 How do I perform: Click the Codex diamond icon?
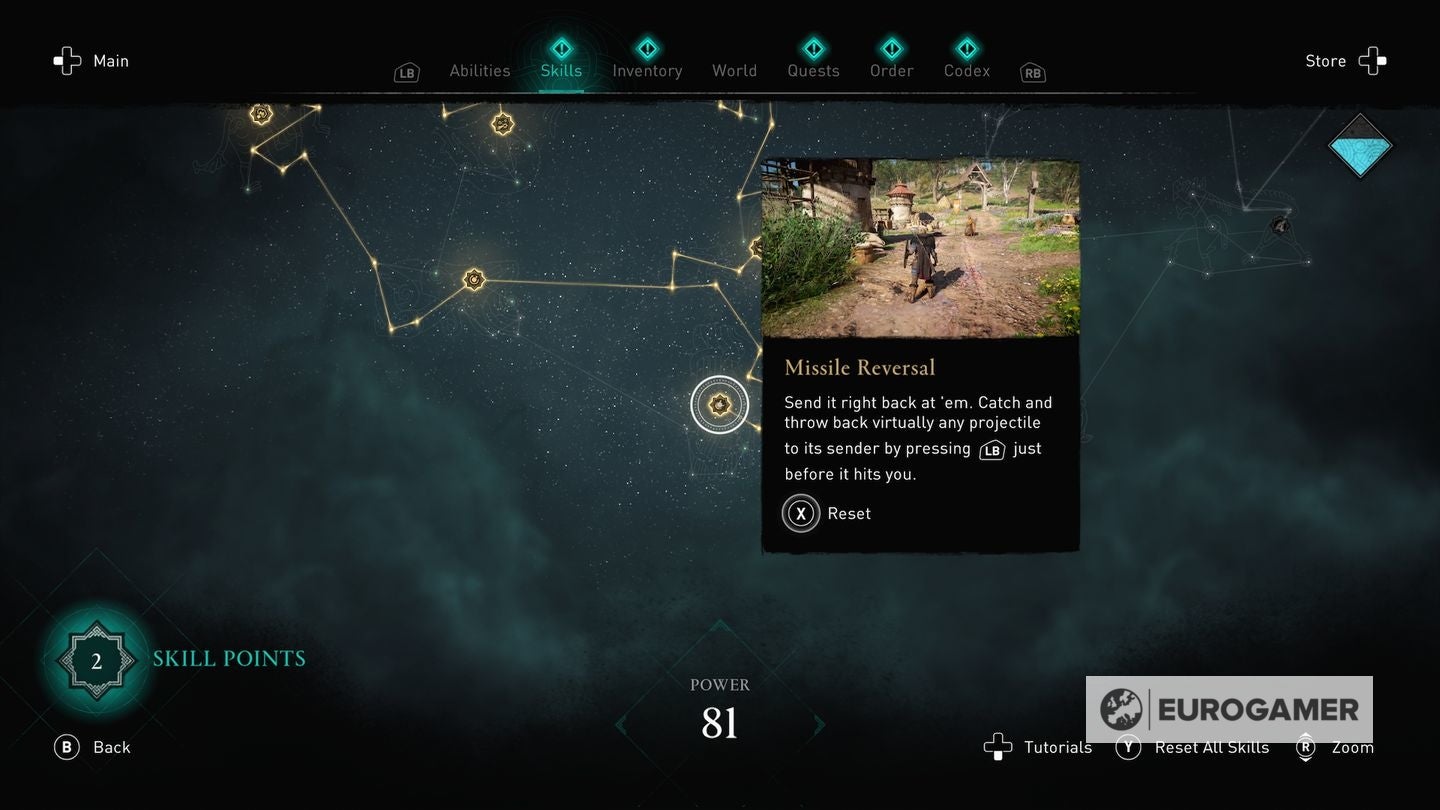tap(966, 45)
